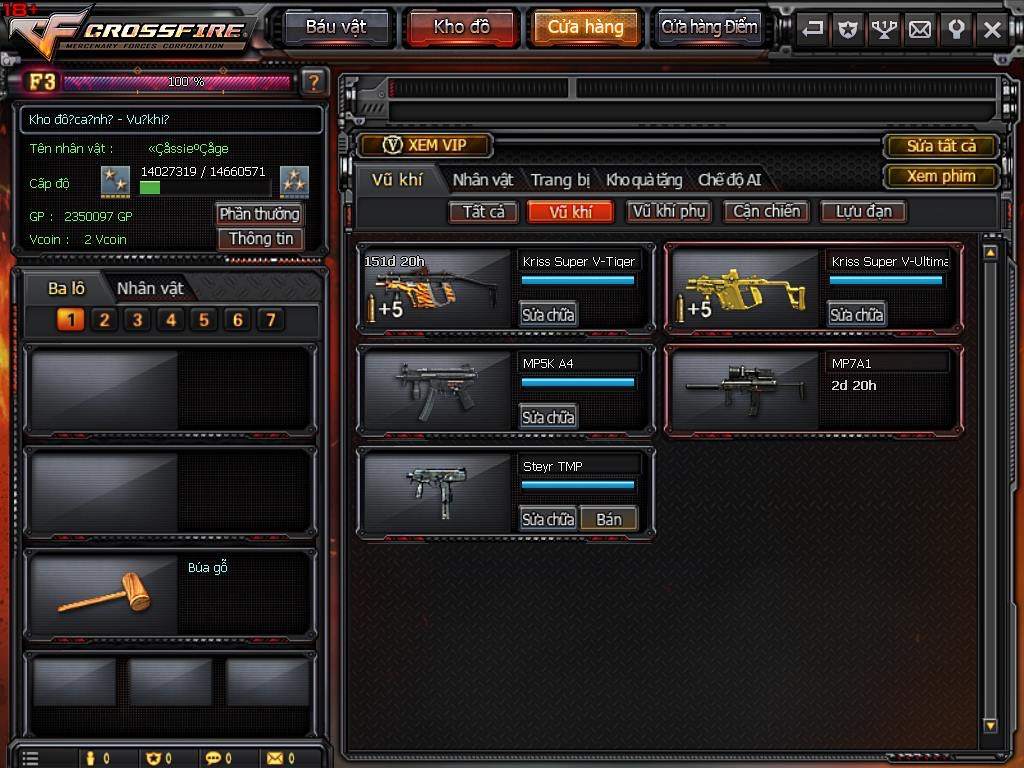Screen dimensions: 1024x768
Task: Open Cửa hàng Điểm point shop
Action: coord(709,27)
